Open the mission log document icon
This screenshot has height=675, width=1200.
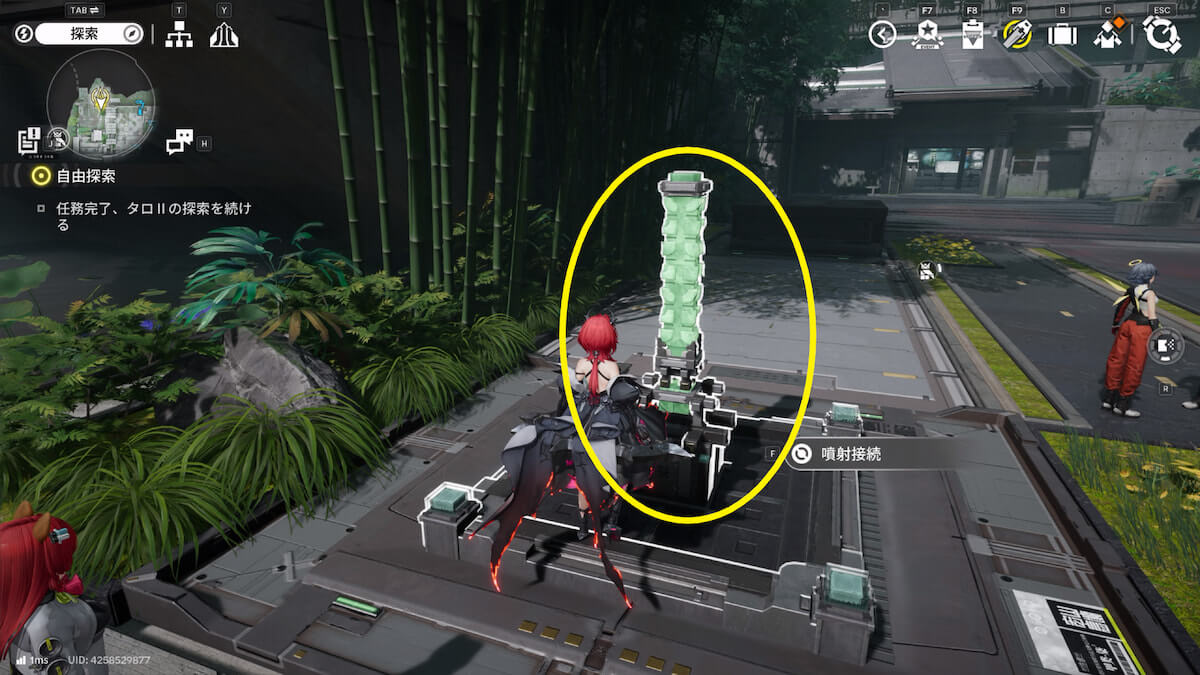click(28, 140)
